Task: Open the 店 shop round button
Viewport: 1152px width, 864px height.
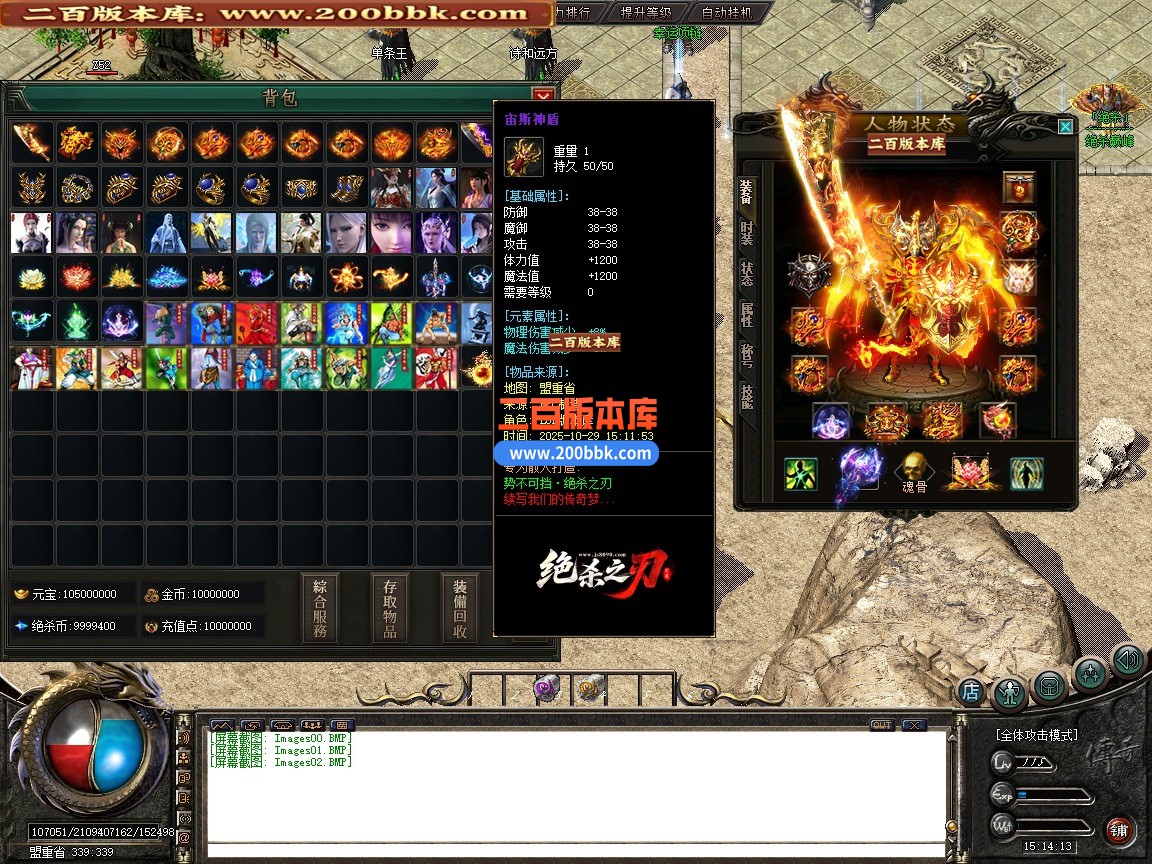Action: point(970,690)
